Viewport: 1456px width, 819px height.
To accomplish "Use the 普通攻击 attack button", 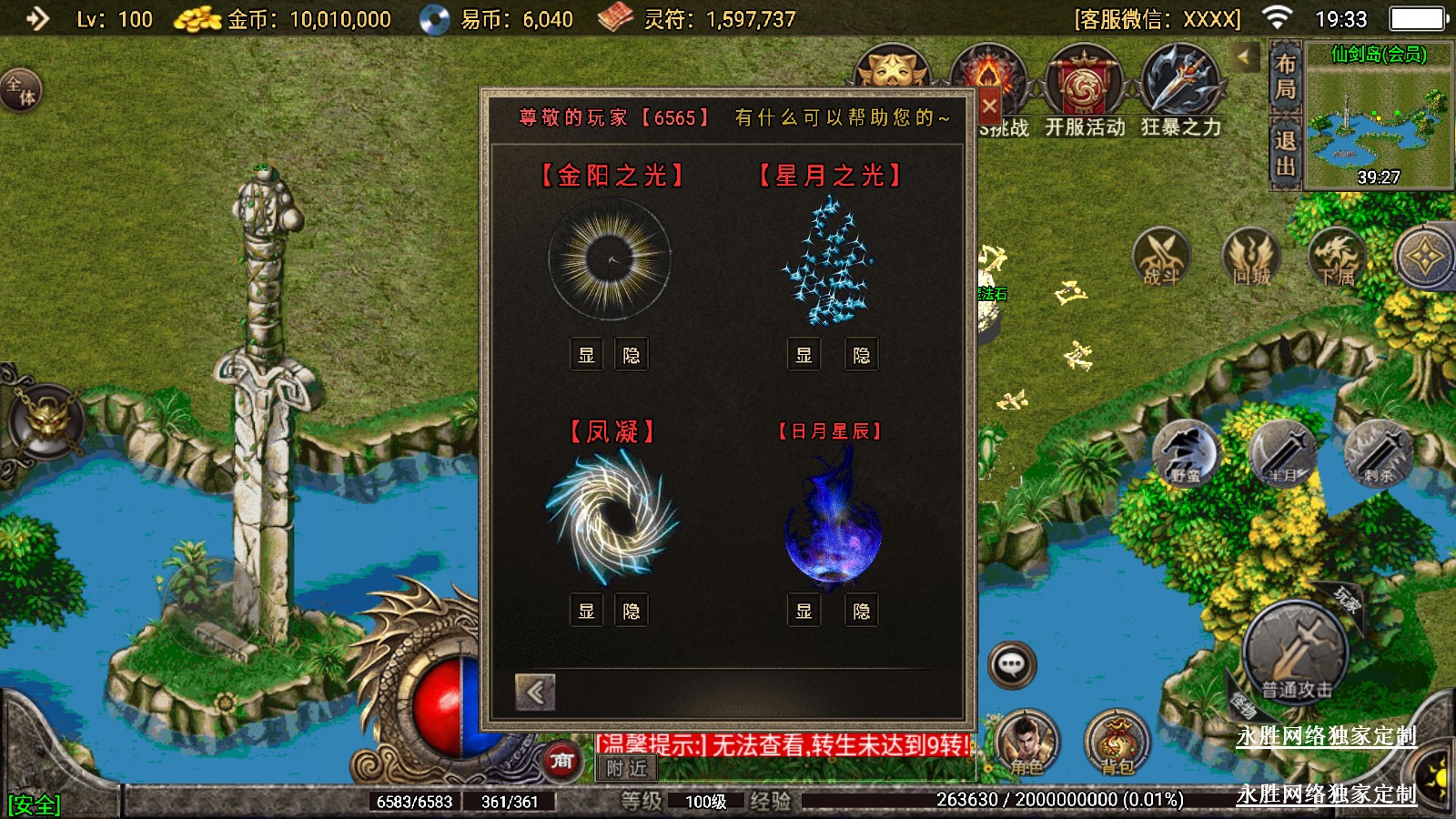I will tap(1296, 653).
